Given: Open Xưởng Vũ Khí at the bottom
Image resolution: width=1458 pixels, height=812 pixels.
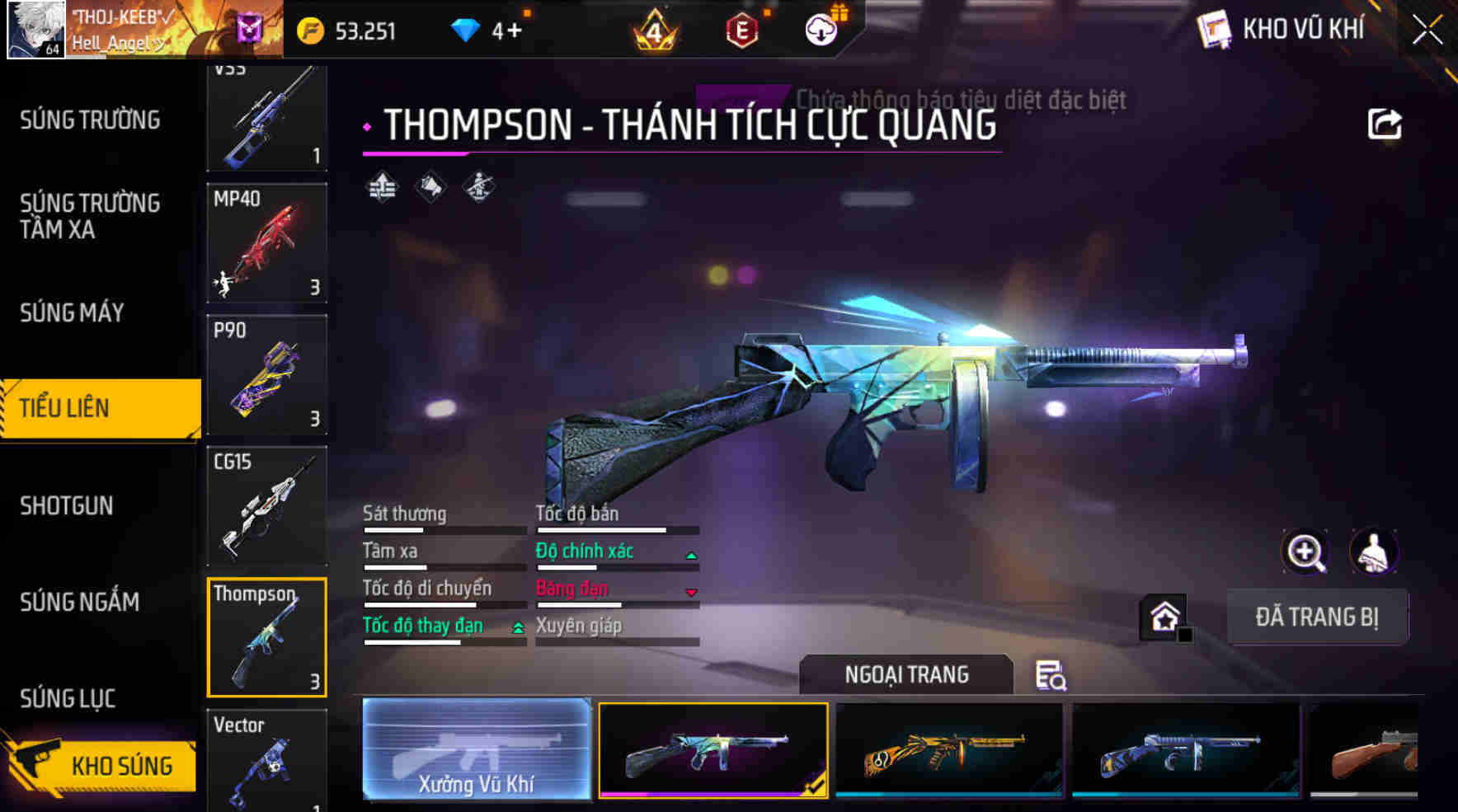Looking at the screenshot, I should point(477,750).
